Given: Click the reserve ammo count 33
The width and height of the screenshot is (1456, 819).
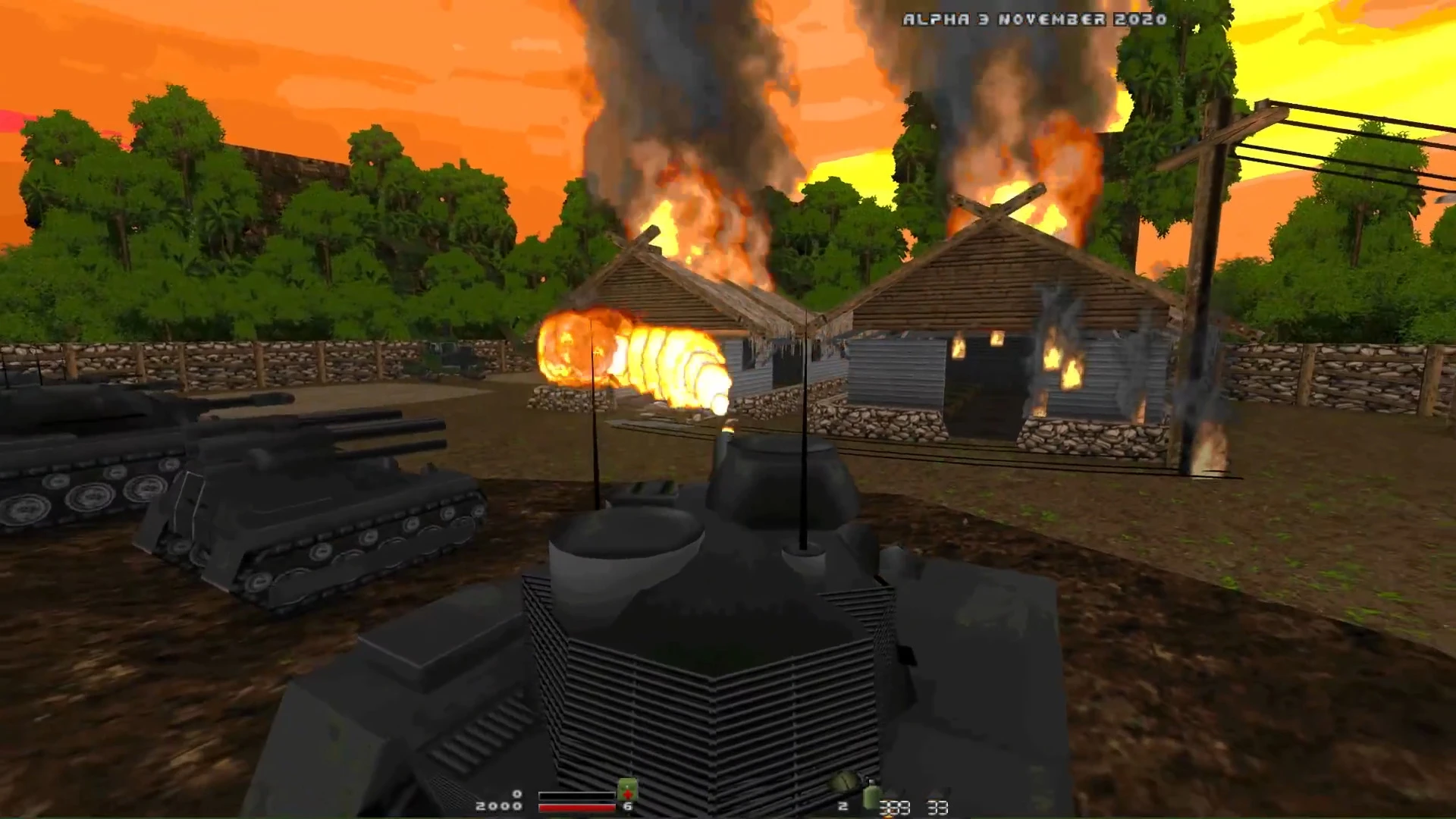Looking at the screenshot, I should [x=938, y=808].
